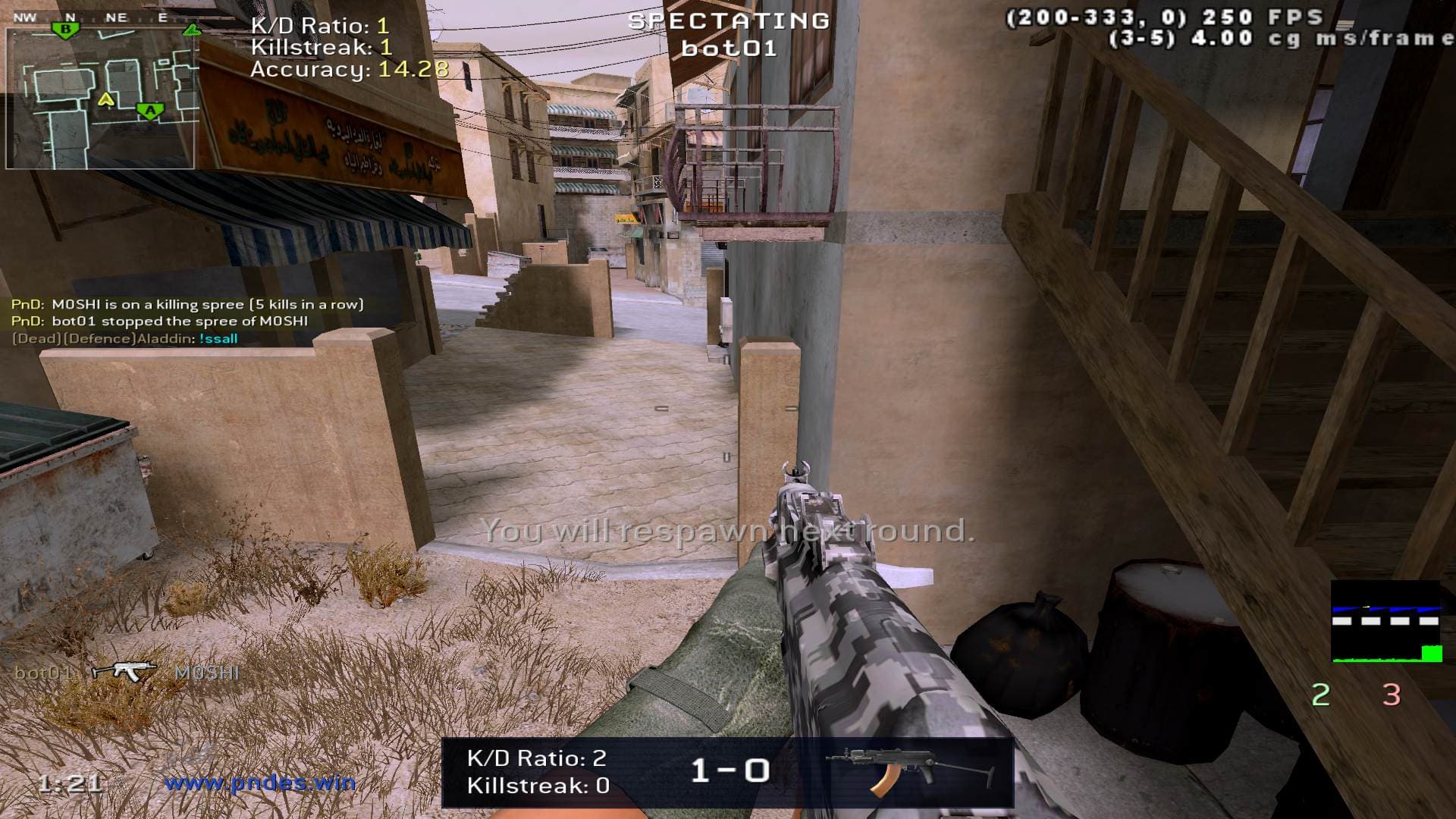
Task: Click the killfeed rifle icon beside MOSHI
Action: point(124,671)
